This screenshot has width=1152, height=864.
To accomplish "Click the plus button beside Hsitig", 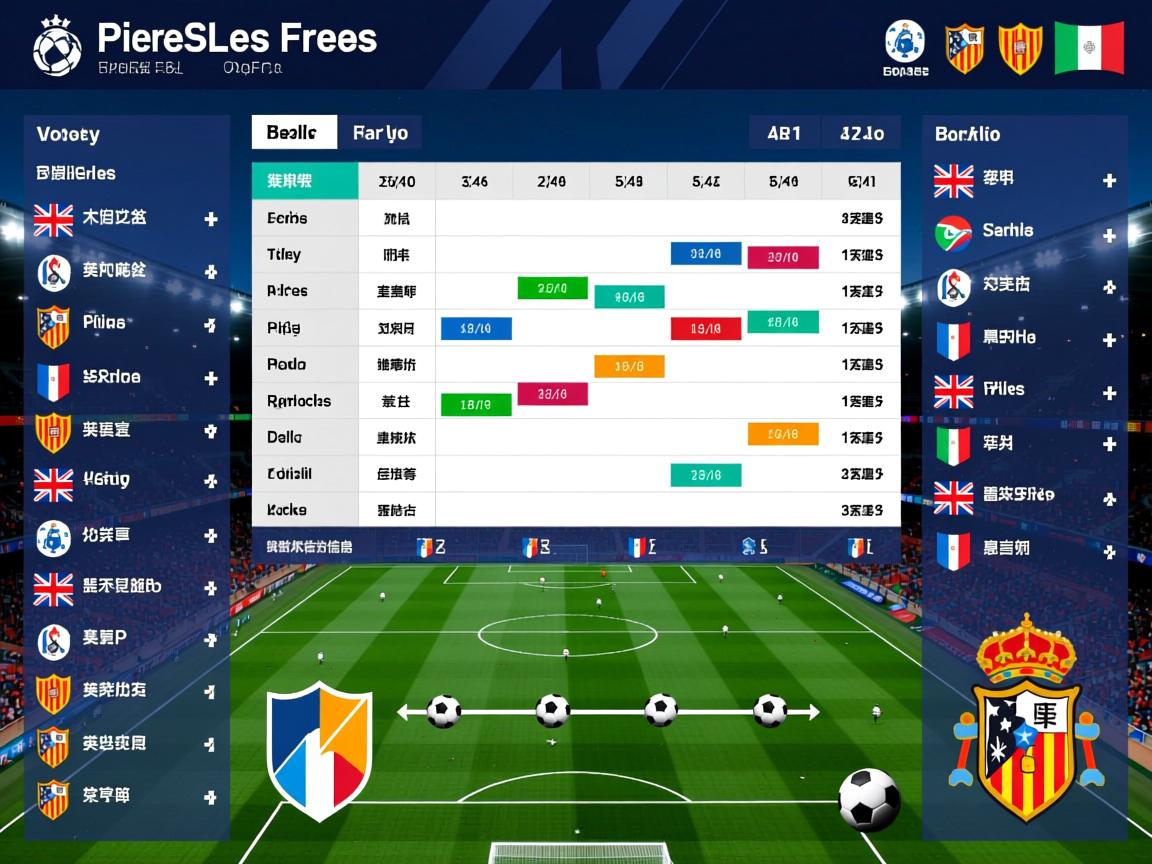I will [211, 482].
